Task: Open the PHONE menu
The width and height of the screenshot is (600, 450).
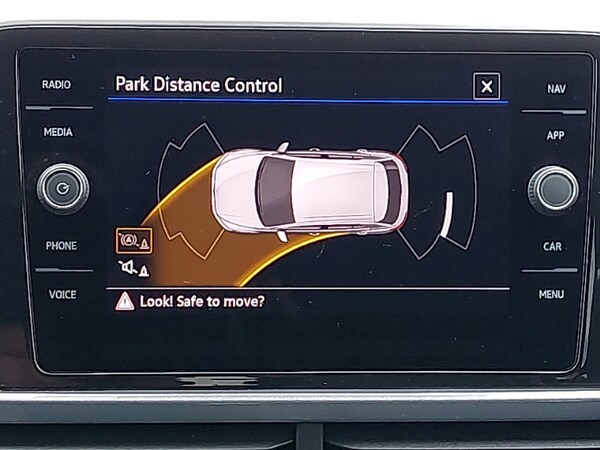Action: tap(61, 246)
